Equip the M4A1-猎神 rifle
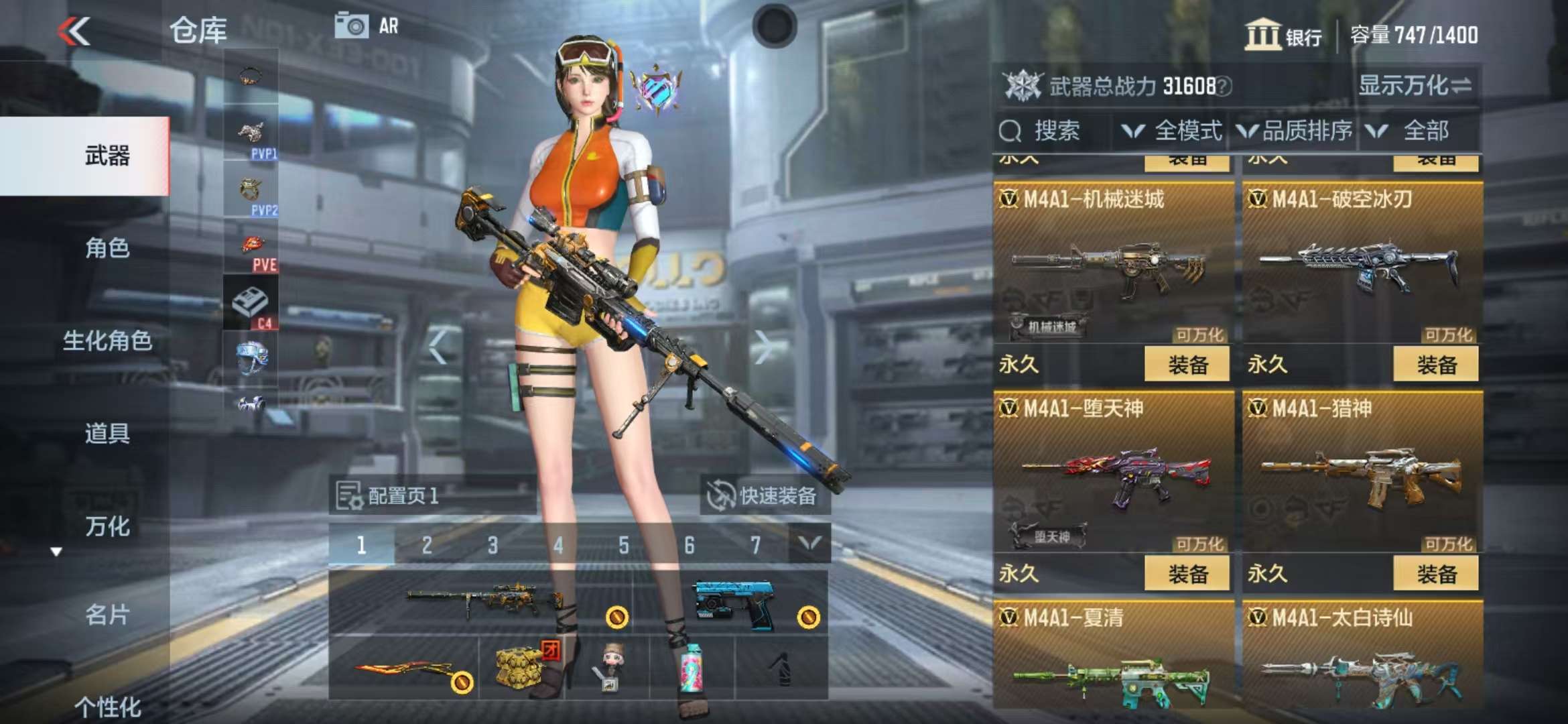This screenshot has width=1568, height=724. point(1435,575)
